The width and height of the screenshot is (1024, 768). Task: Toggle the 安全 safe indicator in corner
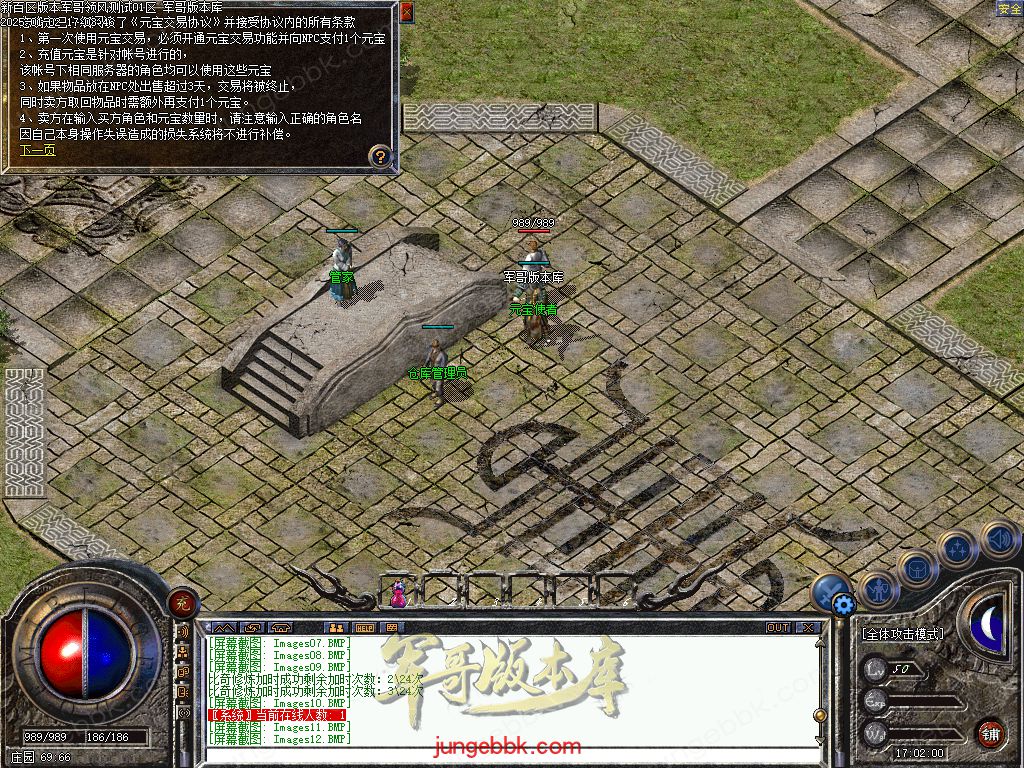1009,8
